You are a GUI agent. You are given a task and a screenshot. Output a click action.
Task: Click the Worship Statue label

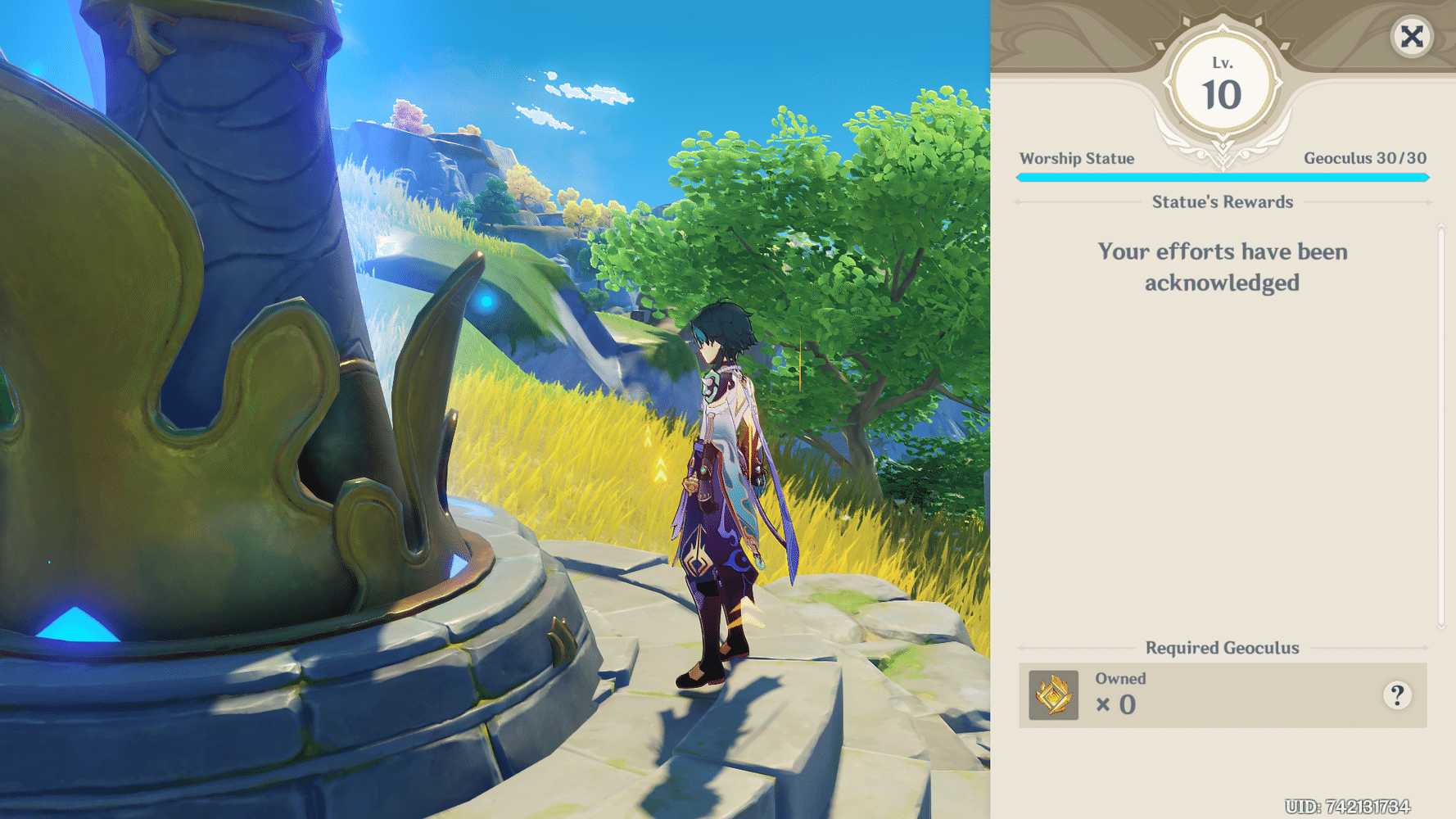1078,158
